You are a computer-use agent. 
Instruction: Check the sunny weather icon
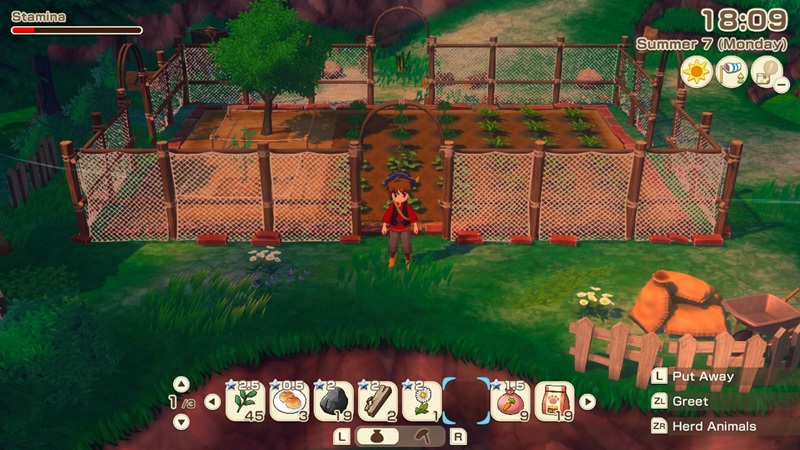click(x=696, y=72)
